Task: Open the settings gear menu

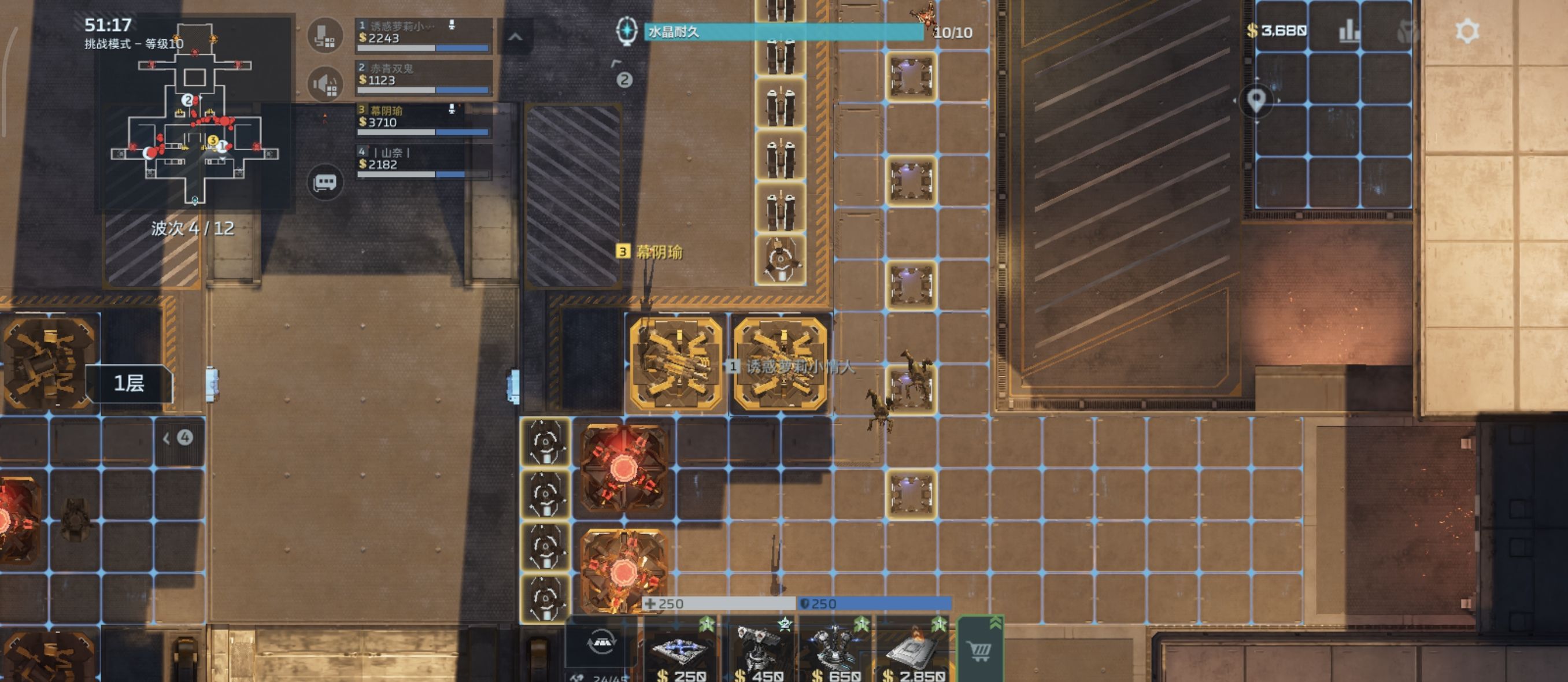Action: 1466,31
